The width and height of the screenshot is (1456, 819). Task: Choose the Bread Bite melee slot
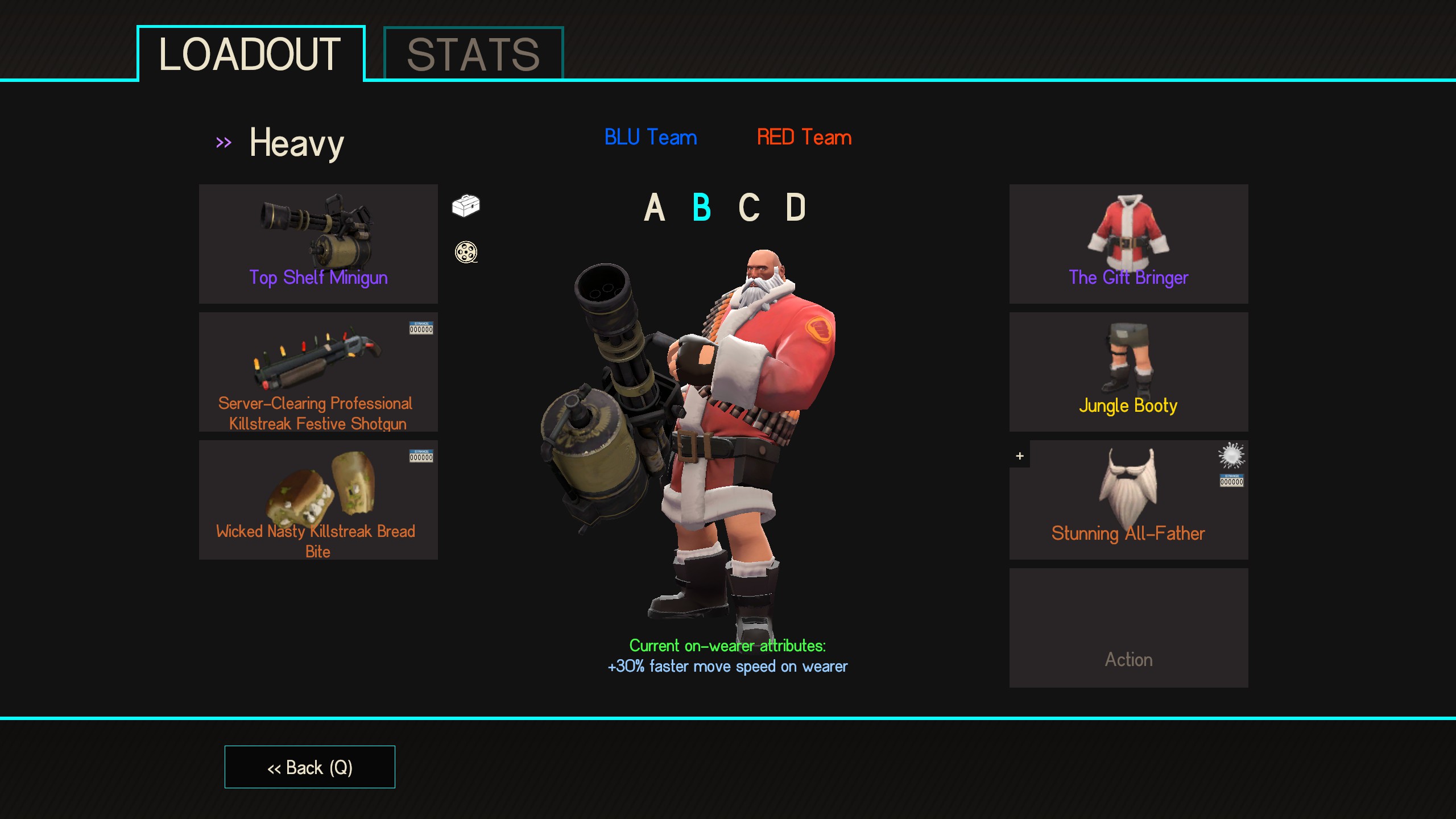click(318, 499)
